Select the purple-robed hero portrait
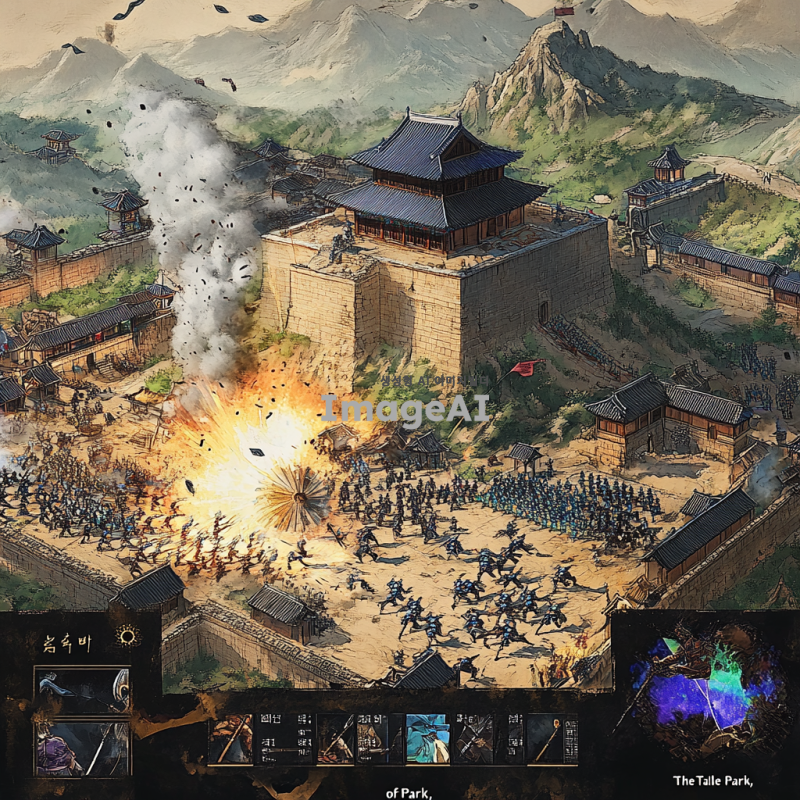 (x=82, y=748)
